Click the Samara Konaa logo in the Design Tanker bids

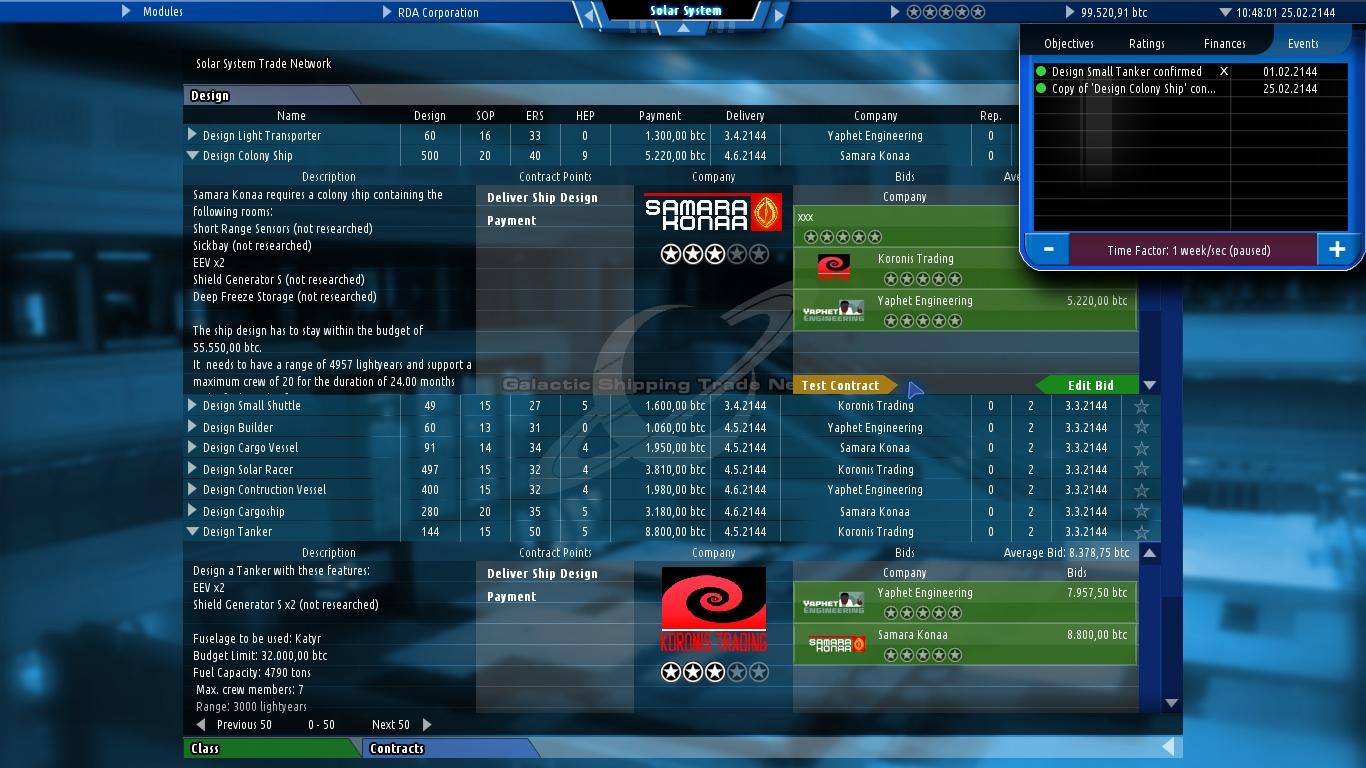835,645
